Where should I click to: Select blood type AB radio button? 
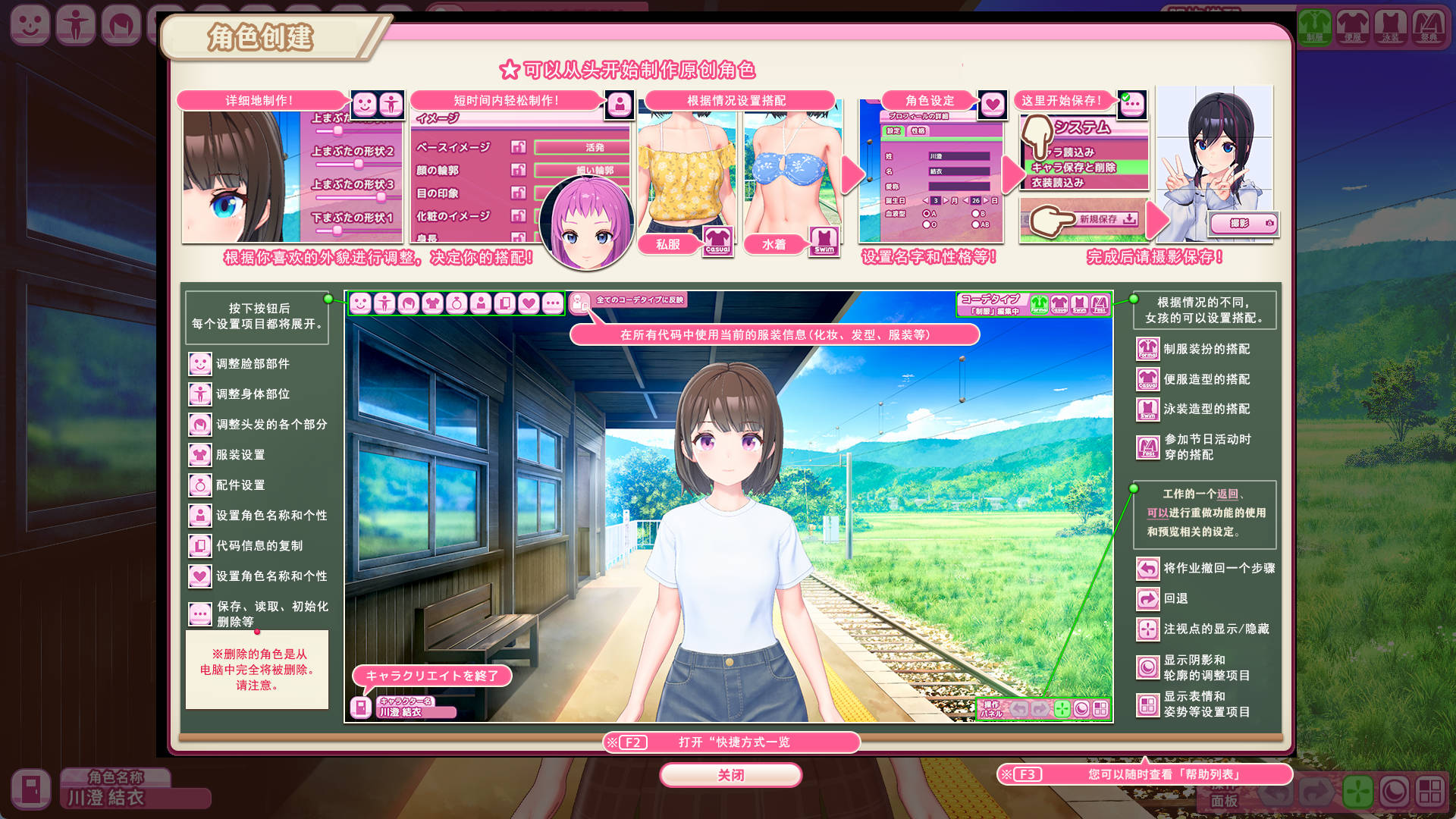[975, 223]
